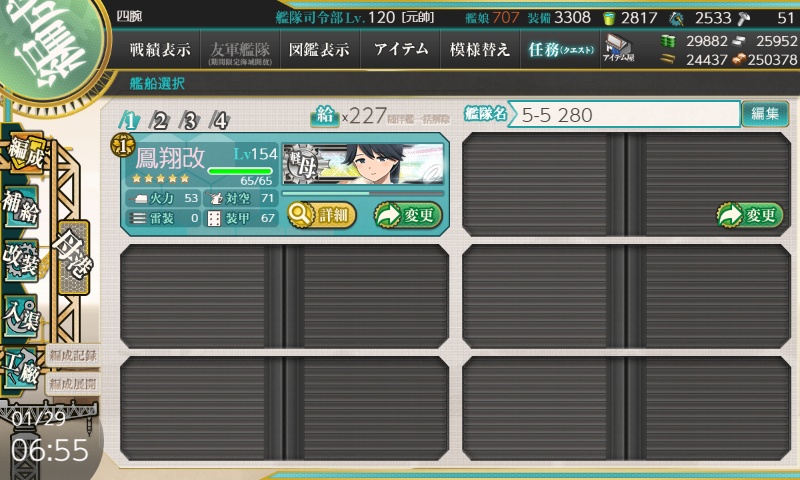
Task: Click the 編集 edit button for fleet name
Action: pos(765,114)
